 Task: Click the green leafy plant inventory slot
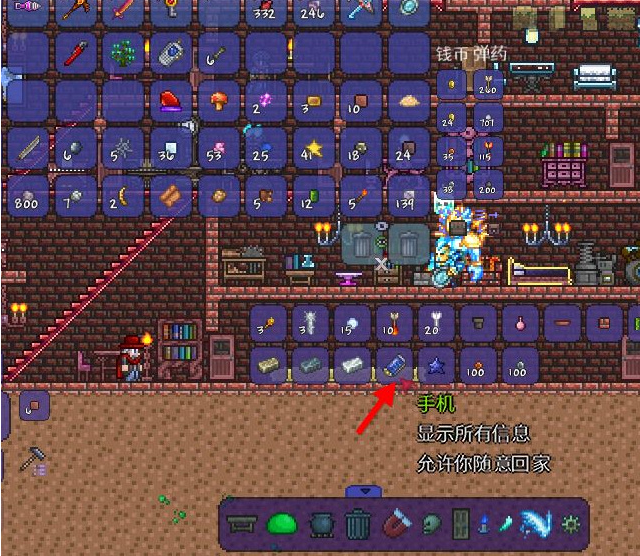(122, 53)
